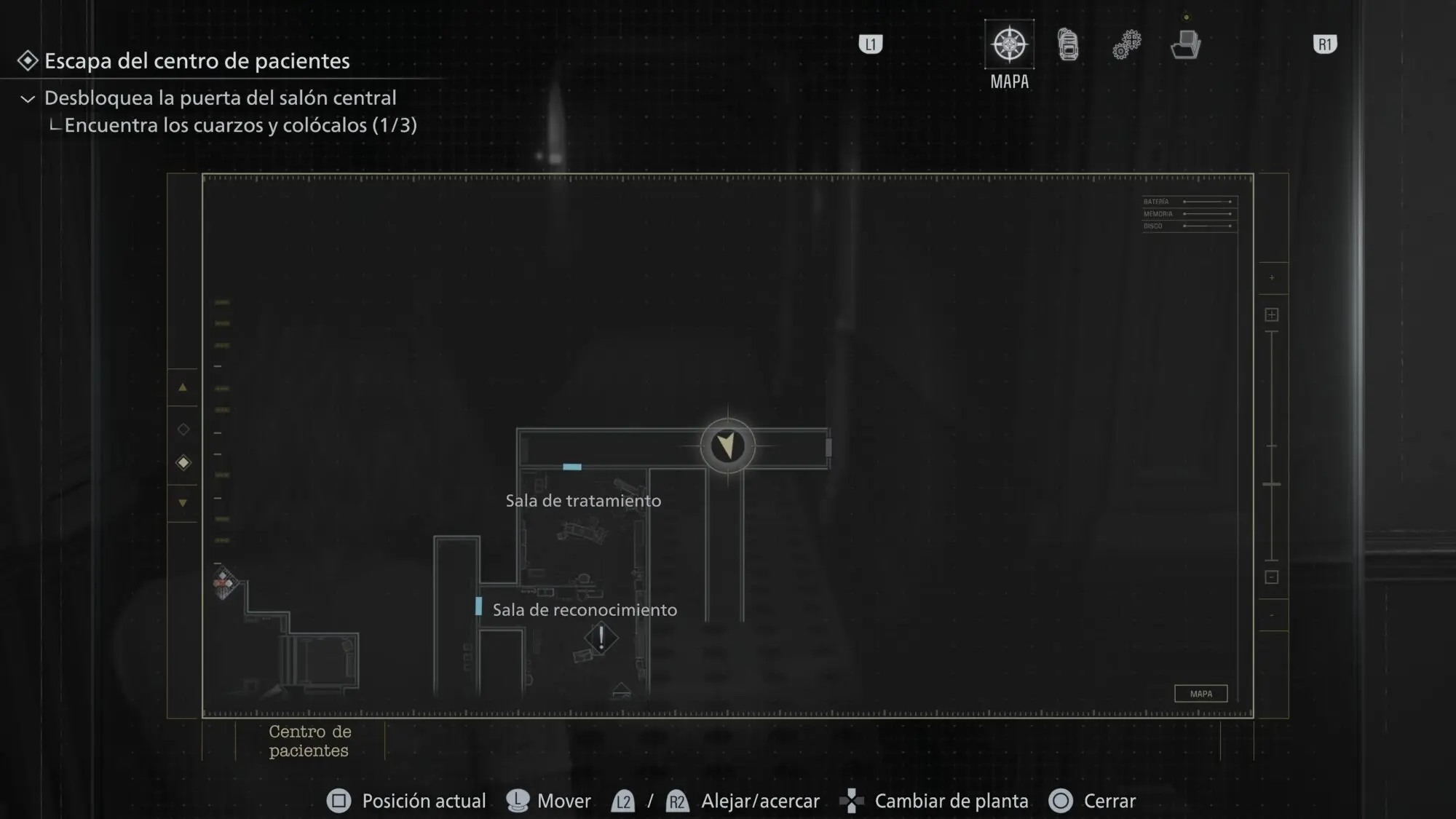Select the Sala de tratamiento room label
The image size is (1456, 819).
583,501
